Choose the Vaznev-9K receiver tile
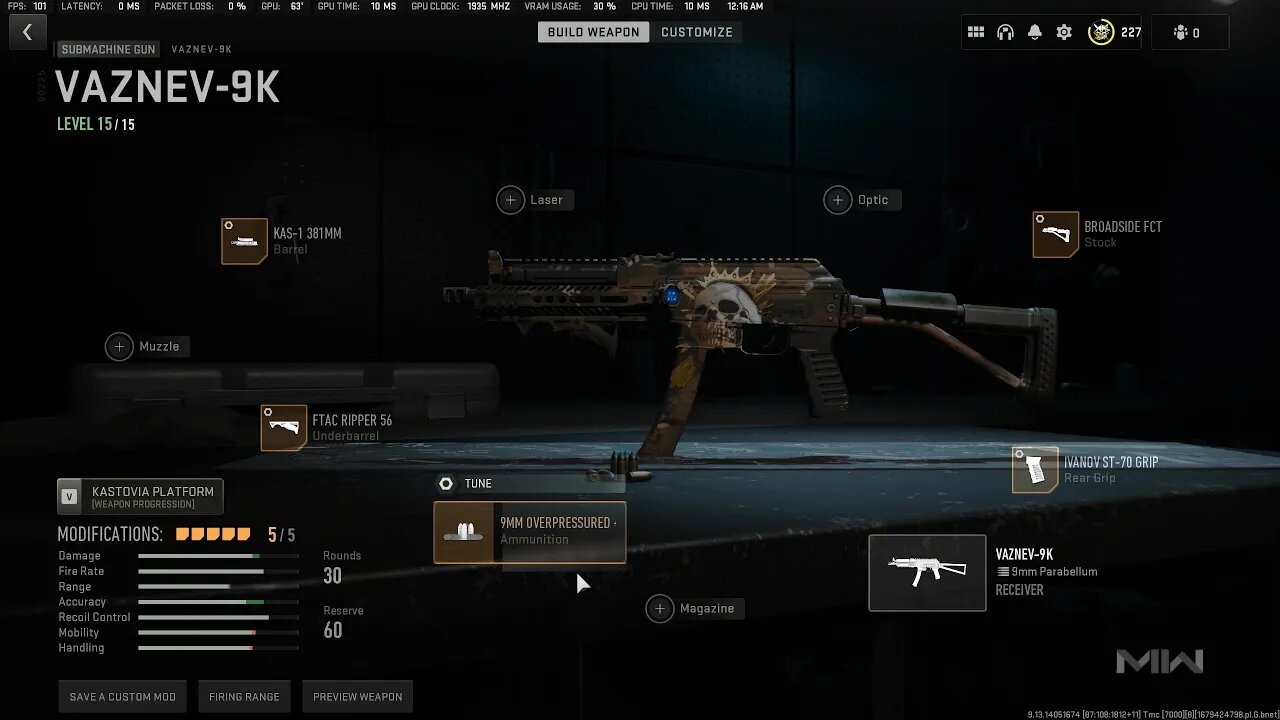This screenshot has height=720, width=1280. pyautogui.click(x=927, y=573)
